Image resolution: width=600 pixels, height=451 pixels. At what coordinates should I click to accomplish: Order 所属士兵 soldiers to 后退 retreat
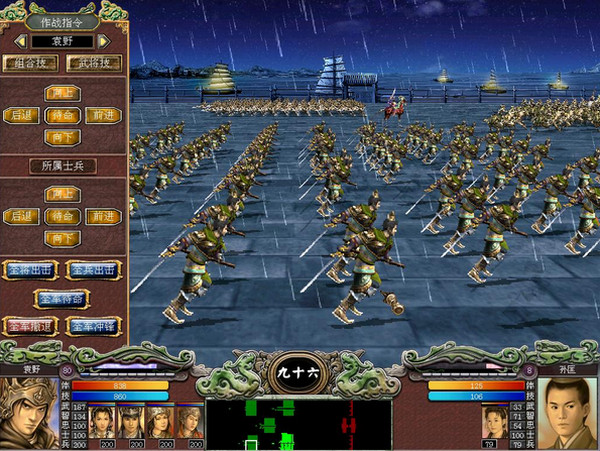click(x=20, y=216)
